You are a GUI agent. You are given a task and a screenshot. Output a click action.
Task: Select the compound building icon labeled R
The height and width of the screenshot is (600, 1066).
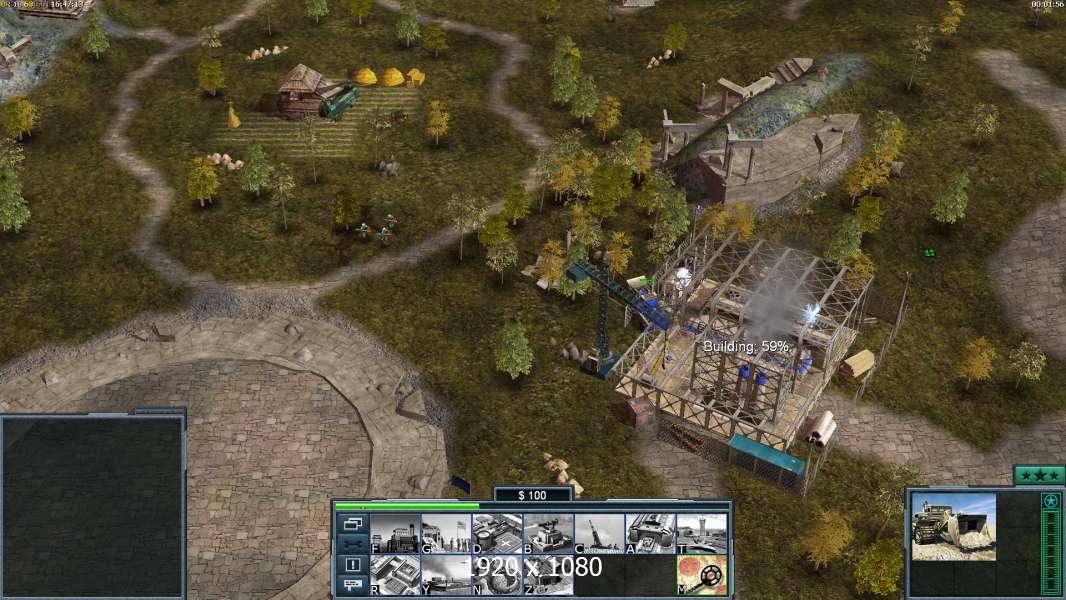[396, 574]
